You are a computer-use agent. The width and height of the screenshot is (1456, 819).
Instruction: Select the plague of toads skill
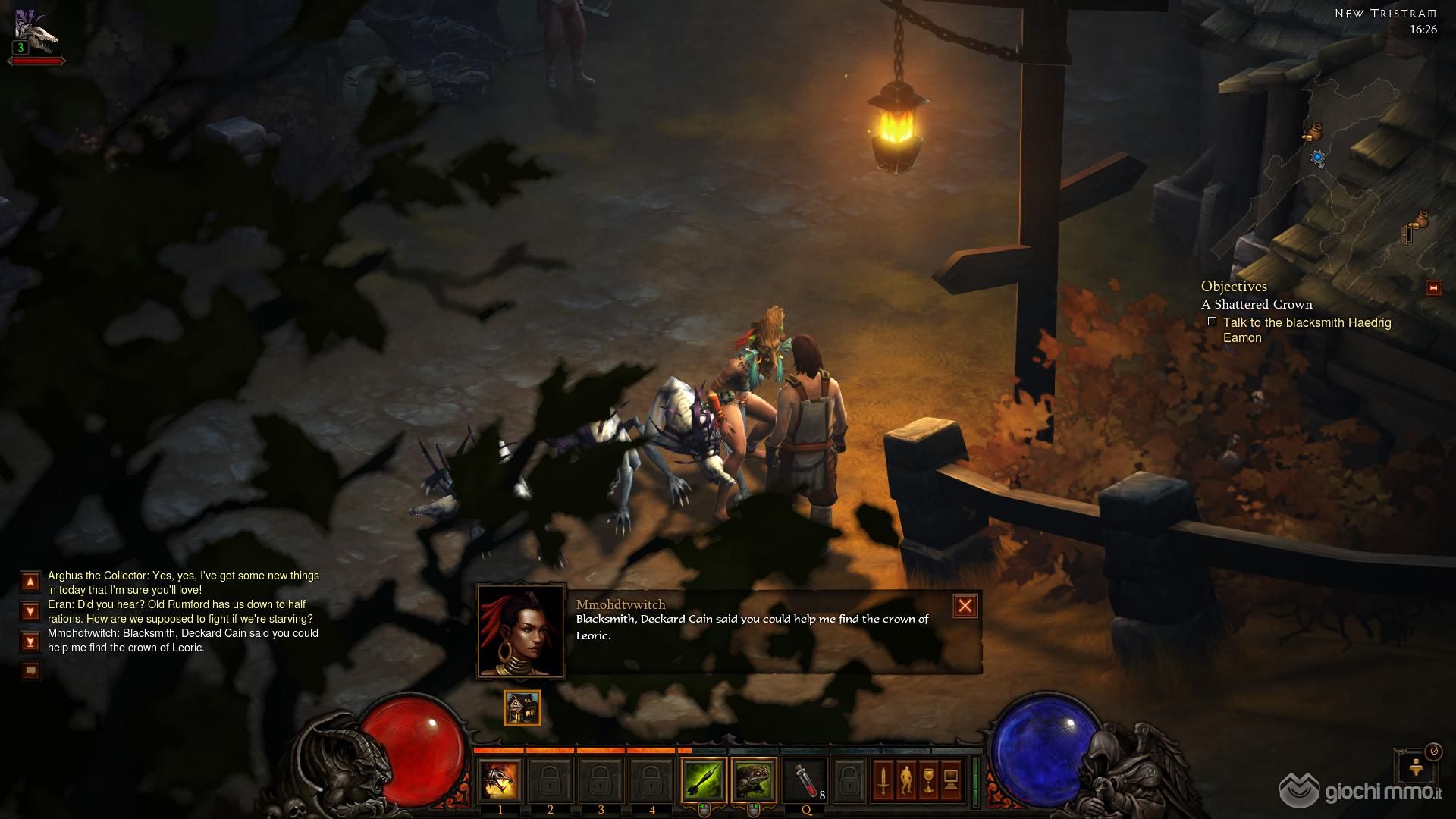[x=754, y=780]
